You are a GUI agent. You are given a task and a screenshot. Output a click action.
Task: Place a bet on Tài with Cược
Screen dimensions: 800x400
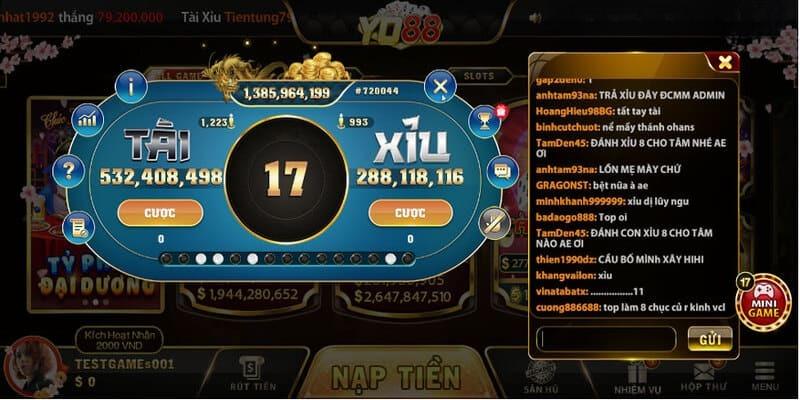[160, 213]
